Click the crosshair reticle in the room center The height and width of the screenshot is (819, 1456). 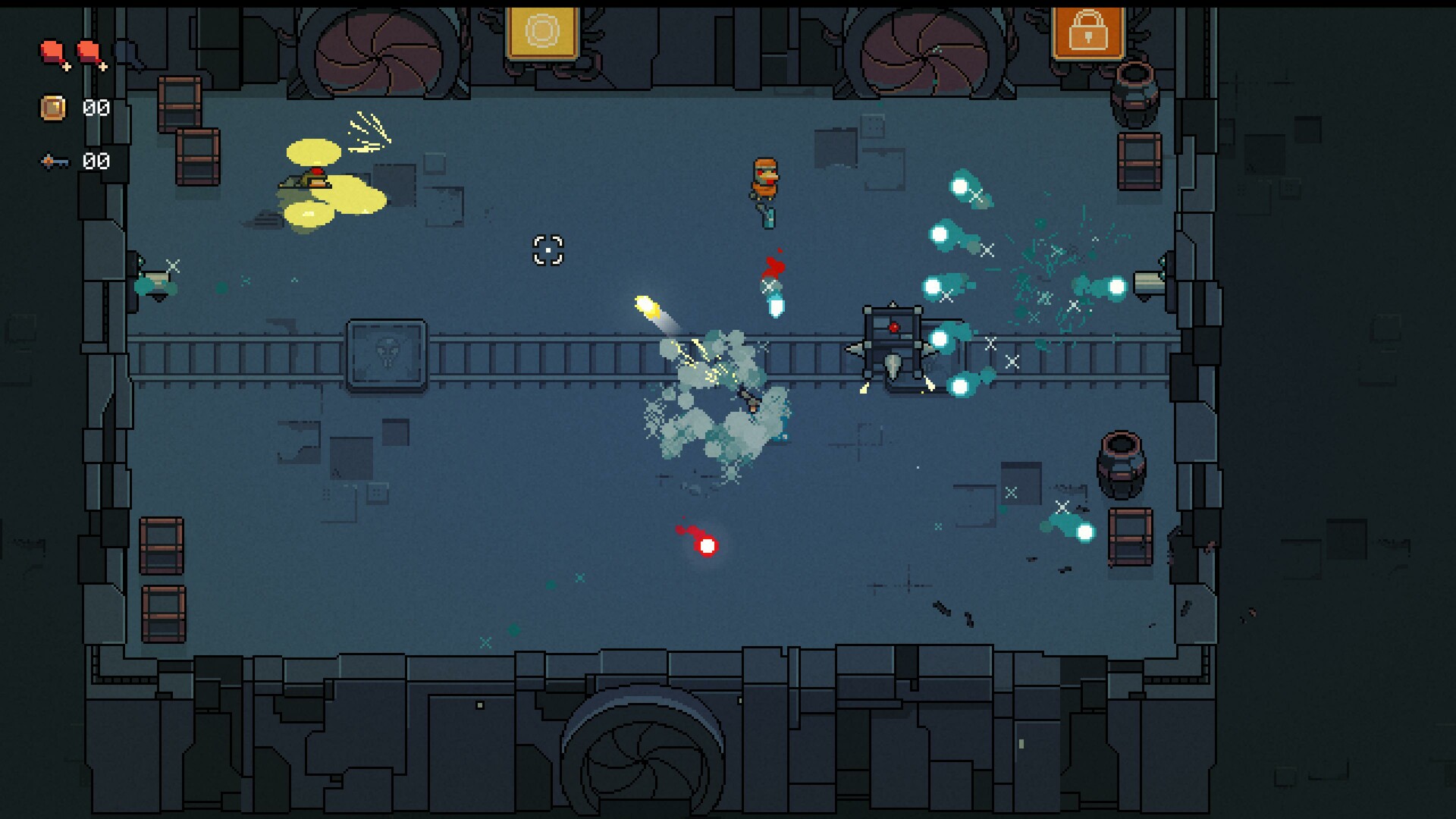click(x=548, y=251)
